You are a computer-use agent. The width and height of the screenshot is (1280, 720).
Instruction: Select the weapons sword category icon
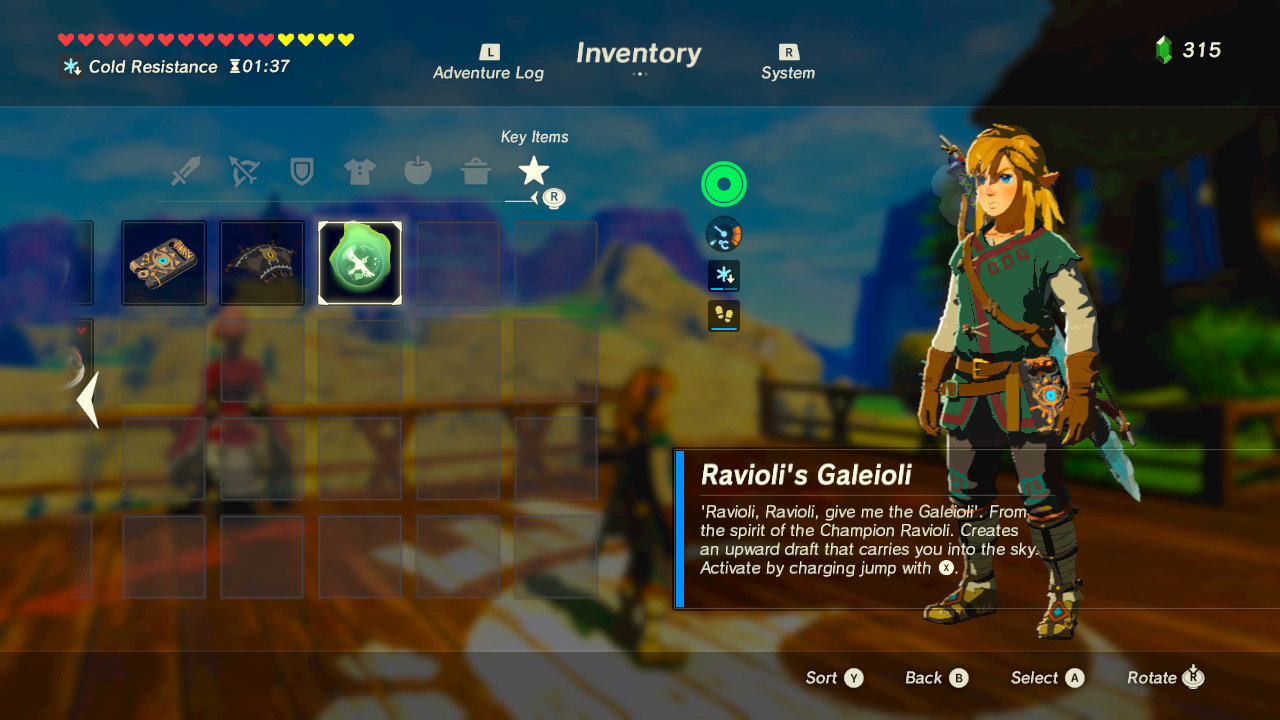click(186, 170)
